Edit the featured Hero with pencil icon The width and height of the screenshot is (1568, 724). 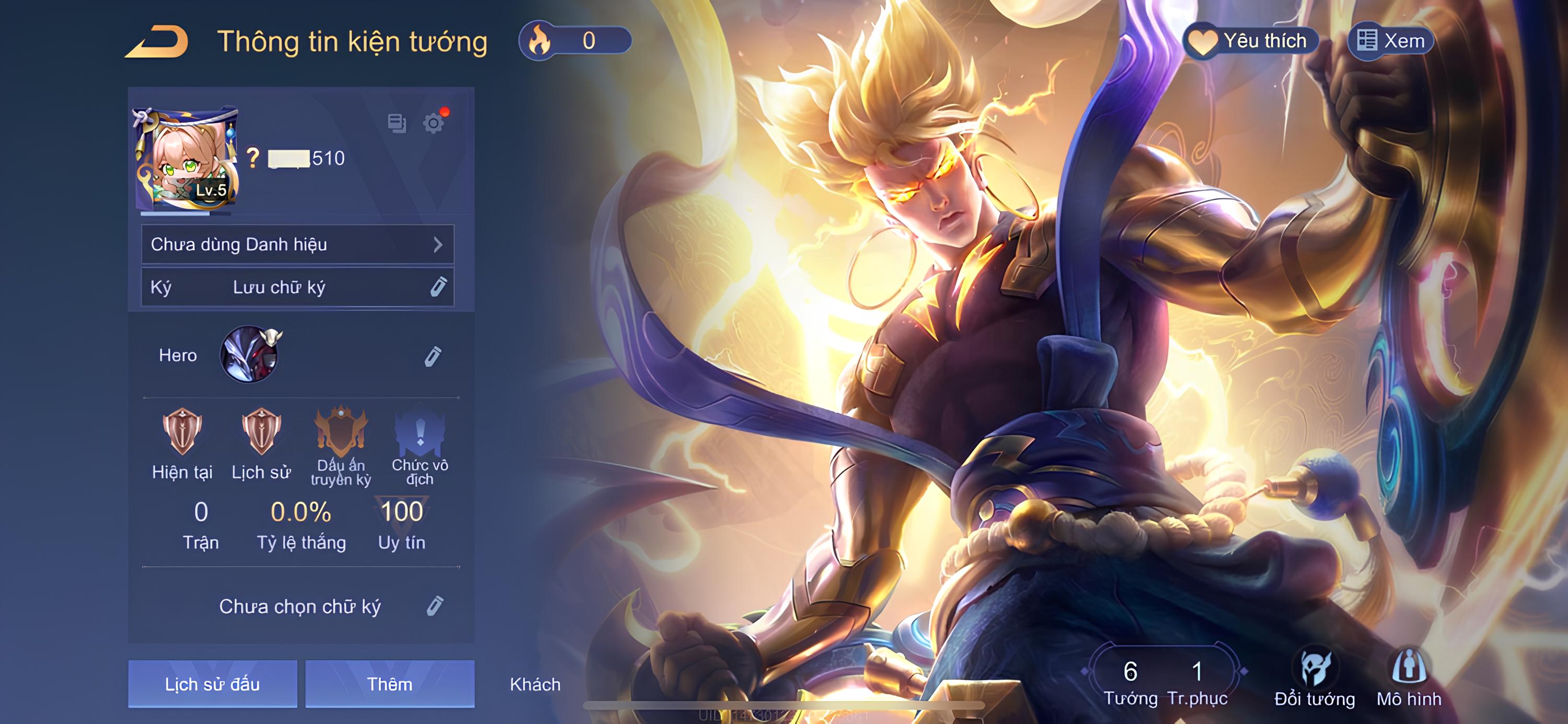point(433,356)
